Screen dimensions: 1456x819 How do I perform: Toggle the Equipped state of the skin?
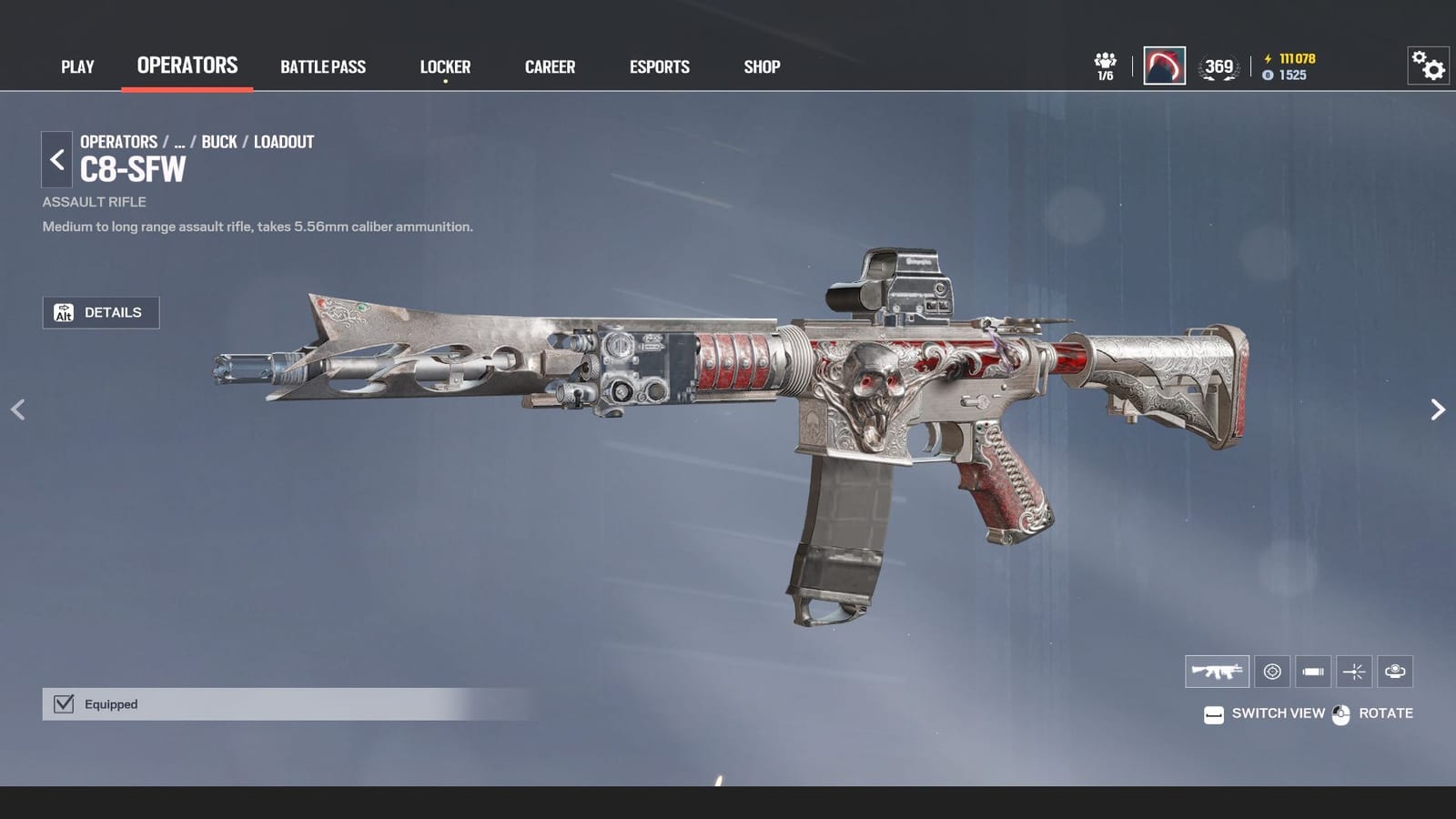point(63,703)
